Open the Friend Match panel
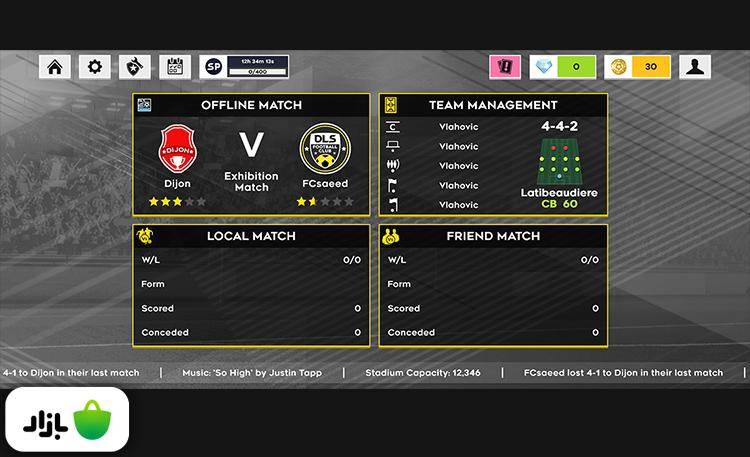Viewport: 750px width, 457px height. [493, 236]
